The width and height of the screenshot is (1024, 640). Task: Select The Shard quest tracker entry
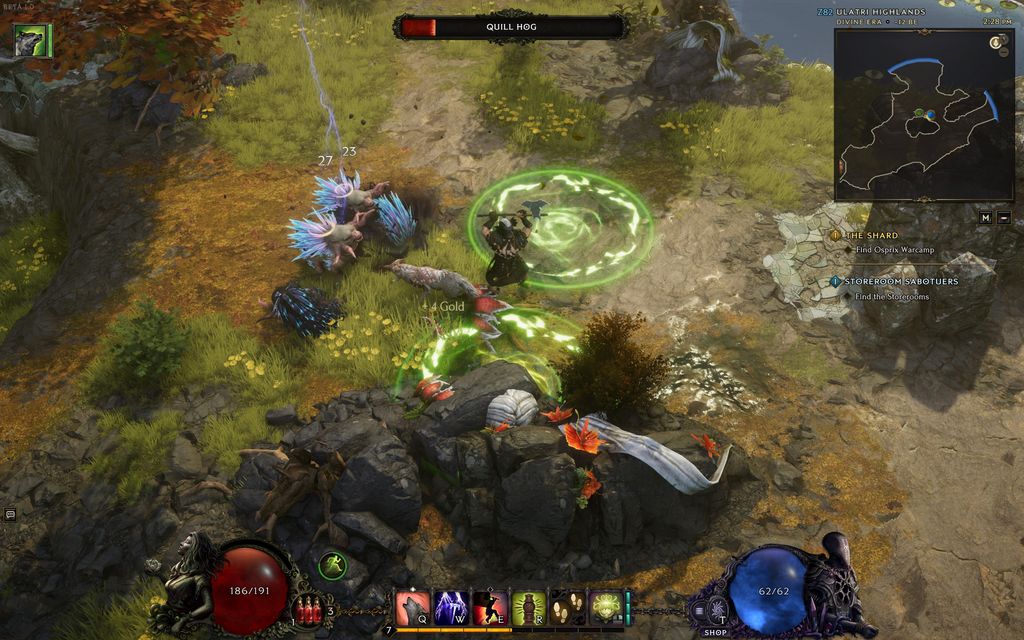click(x=872, y=235)
